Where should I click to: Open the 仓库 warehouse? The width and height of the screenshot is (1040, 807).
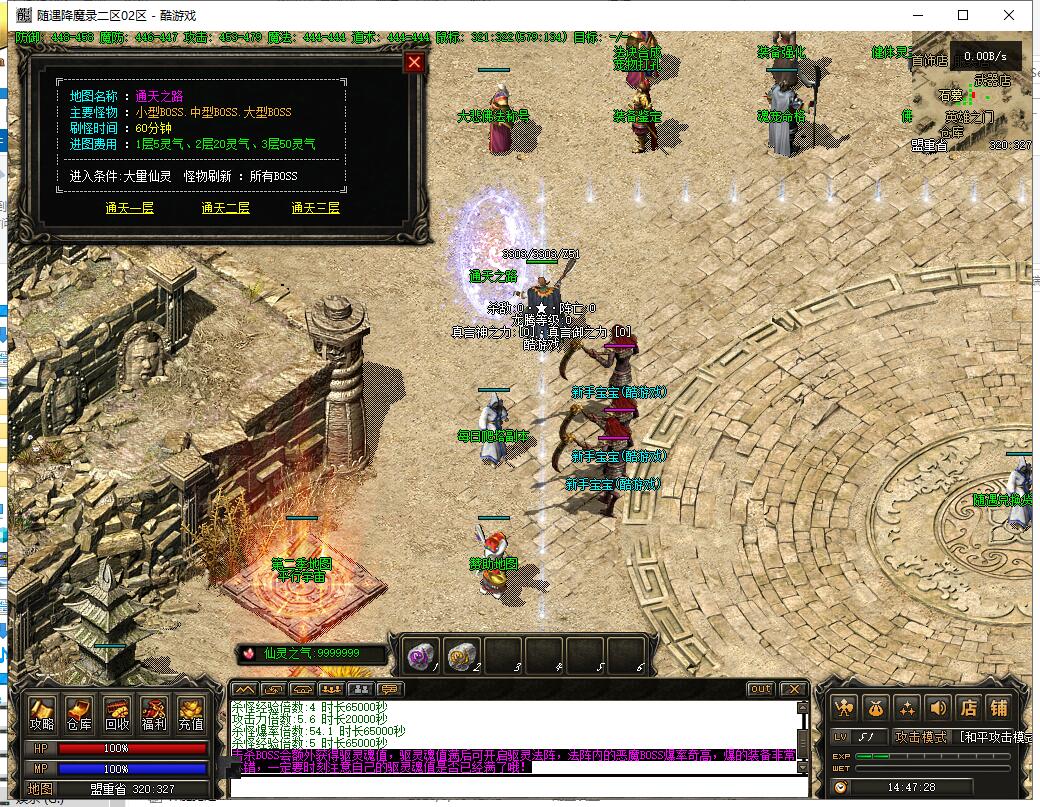pyautogui.click(x=79, y=714)
